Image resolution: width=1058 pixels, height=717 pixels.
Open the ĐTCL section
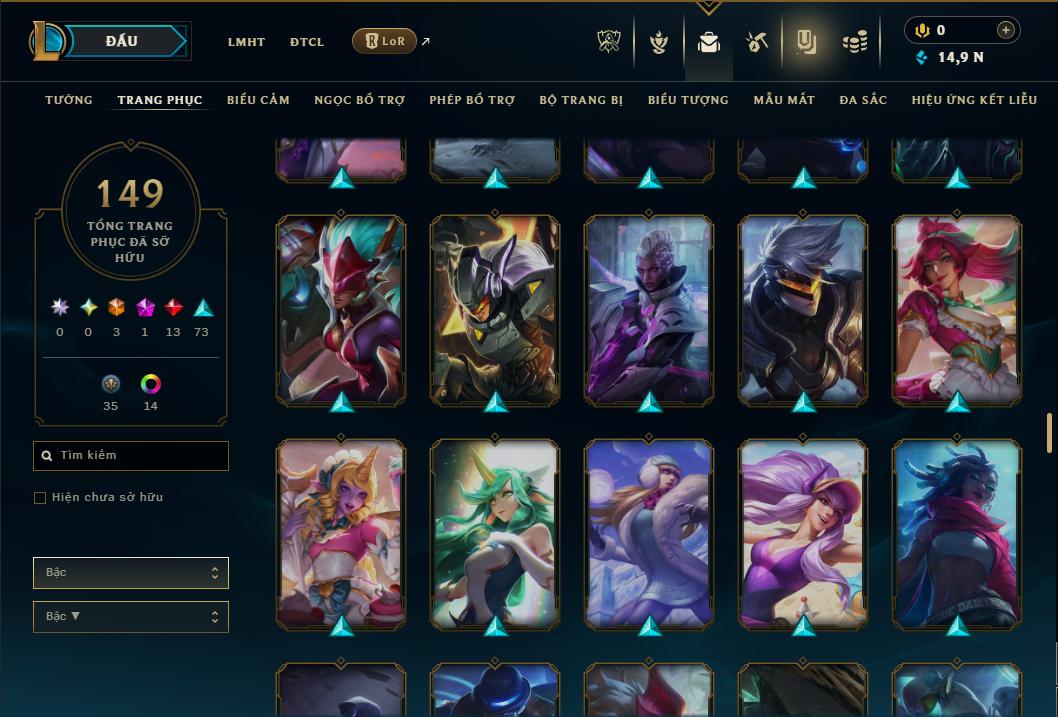tap(307, 42)
